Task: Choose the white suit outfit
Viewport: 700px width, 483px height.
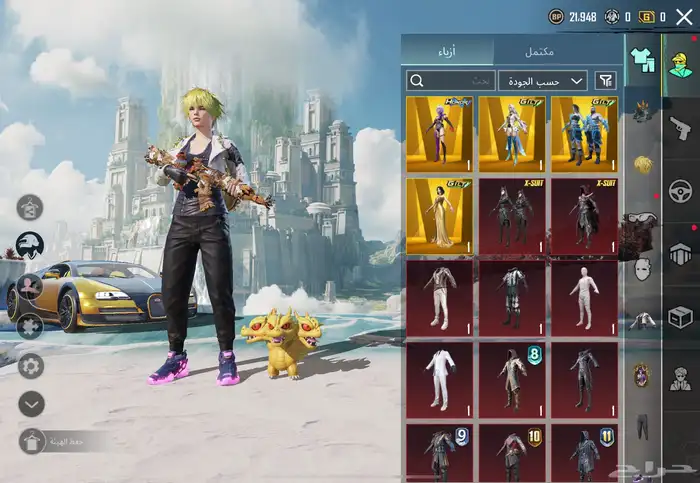Action: pyautogui.click(x=440, y=380)
